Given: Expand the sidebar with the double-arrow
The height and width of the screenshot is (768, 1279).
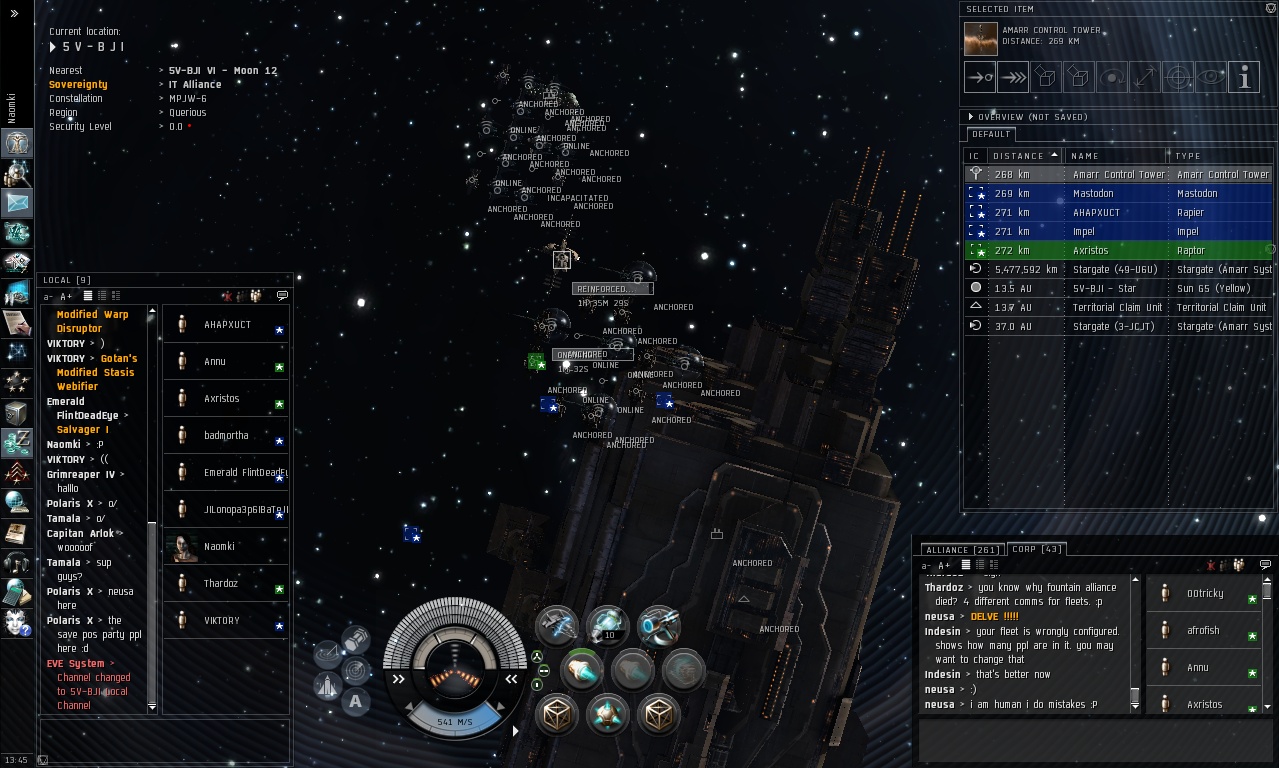Looking at the screenshot, I should 14,14.
